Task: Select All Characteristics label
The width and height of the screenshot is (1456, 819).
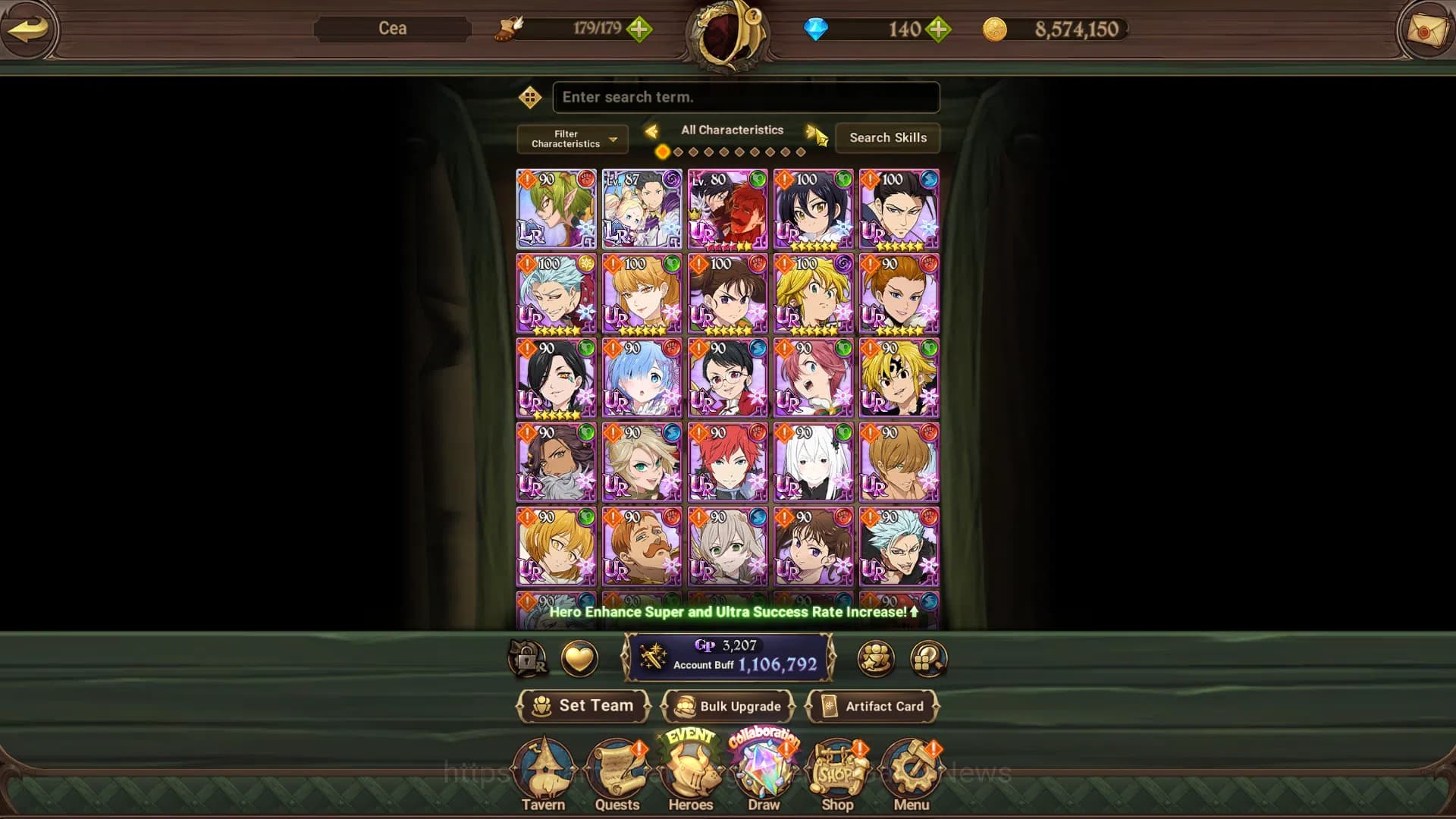Action: (732, 130)
